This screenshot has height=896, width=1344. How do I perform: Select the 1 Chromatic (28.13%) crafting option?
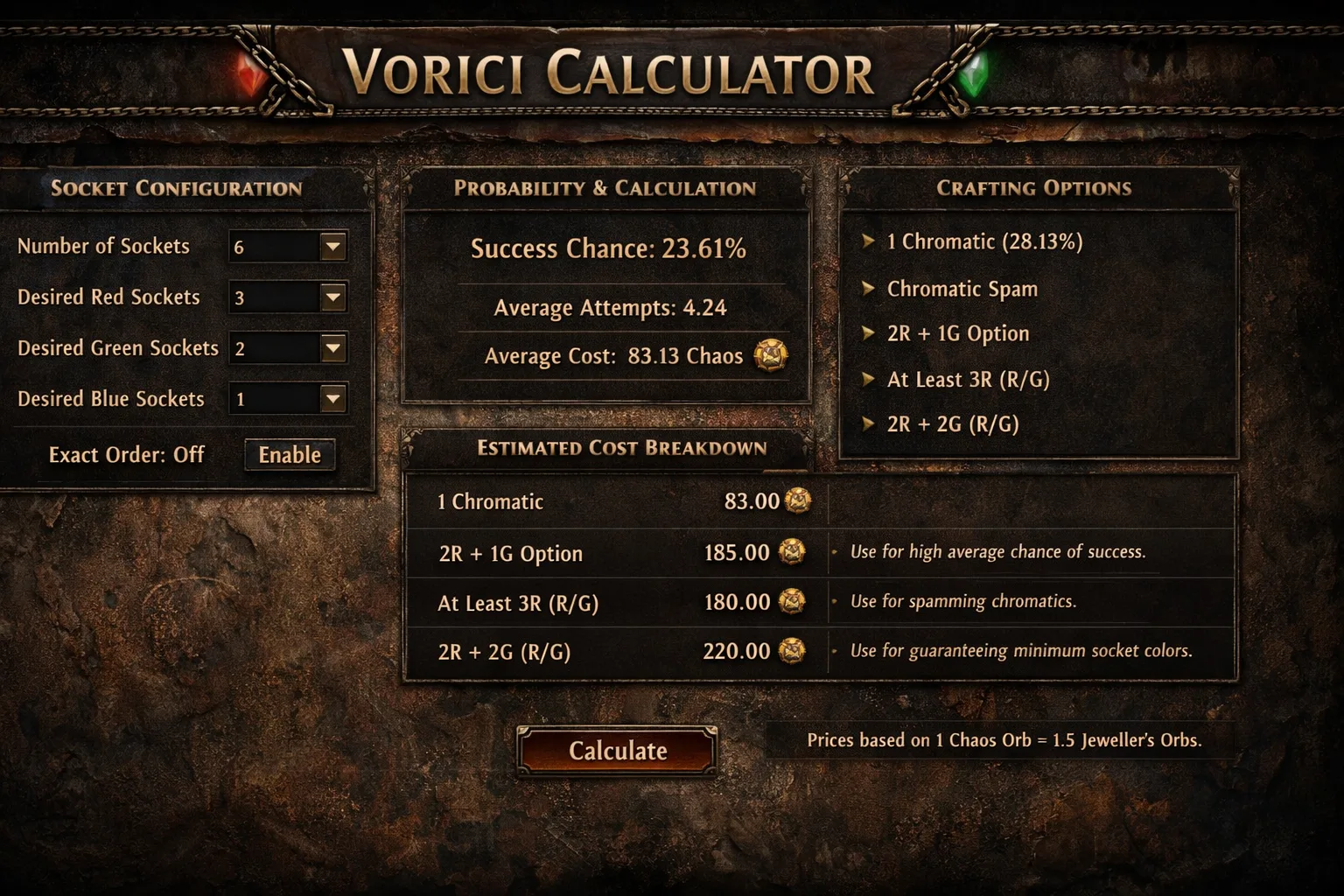click(984, 241)
